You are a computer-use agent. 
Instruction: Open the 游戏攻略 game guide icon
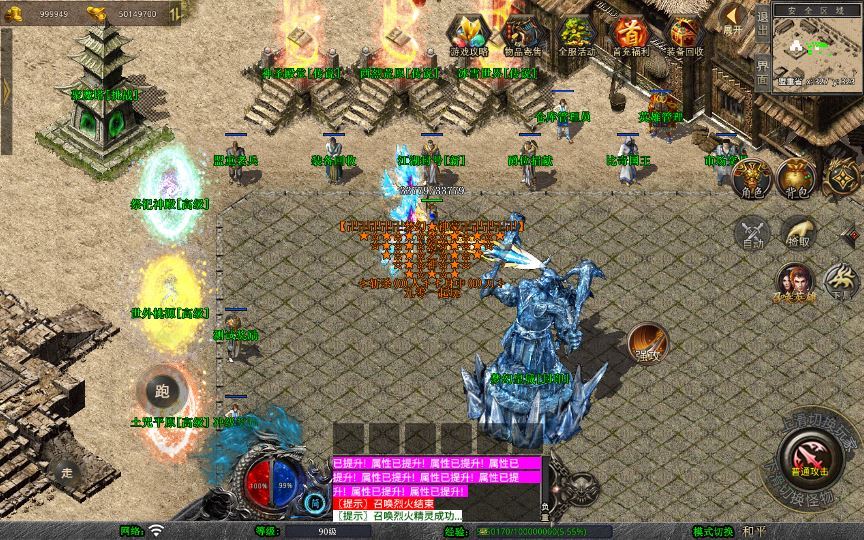pos(469,35)
